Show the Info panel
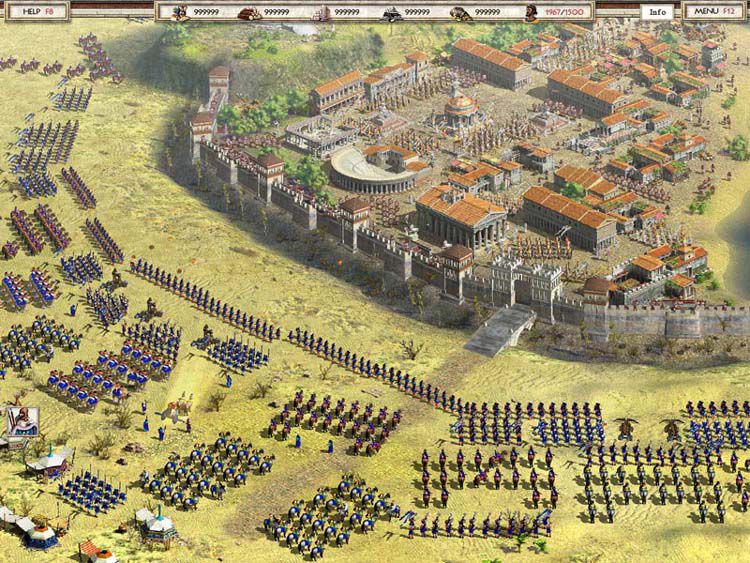The height and width of the screenshot is (563, 750). 656,12
